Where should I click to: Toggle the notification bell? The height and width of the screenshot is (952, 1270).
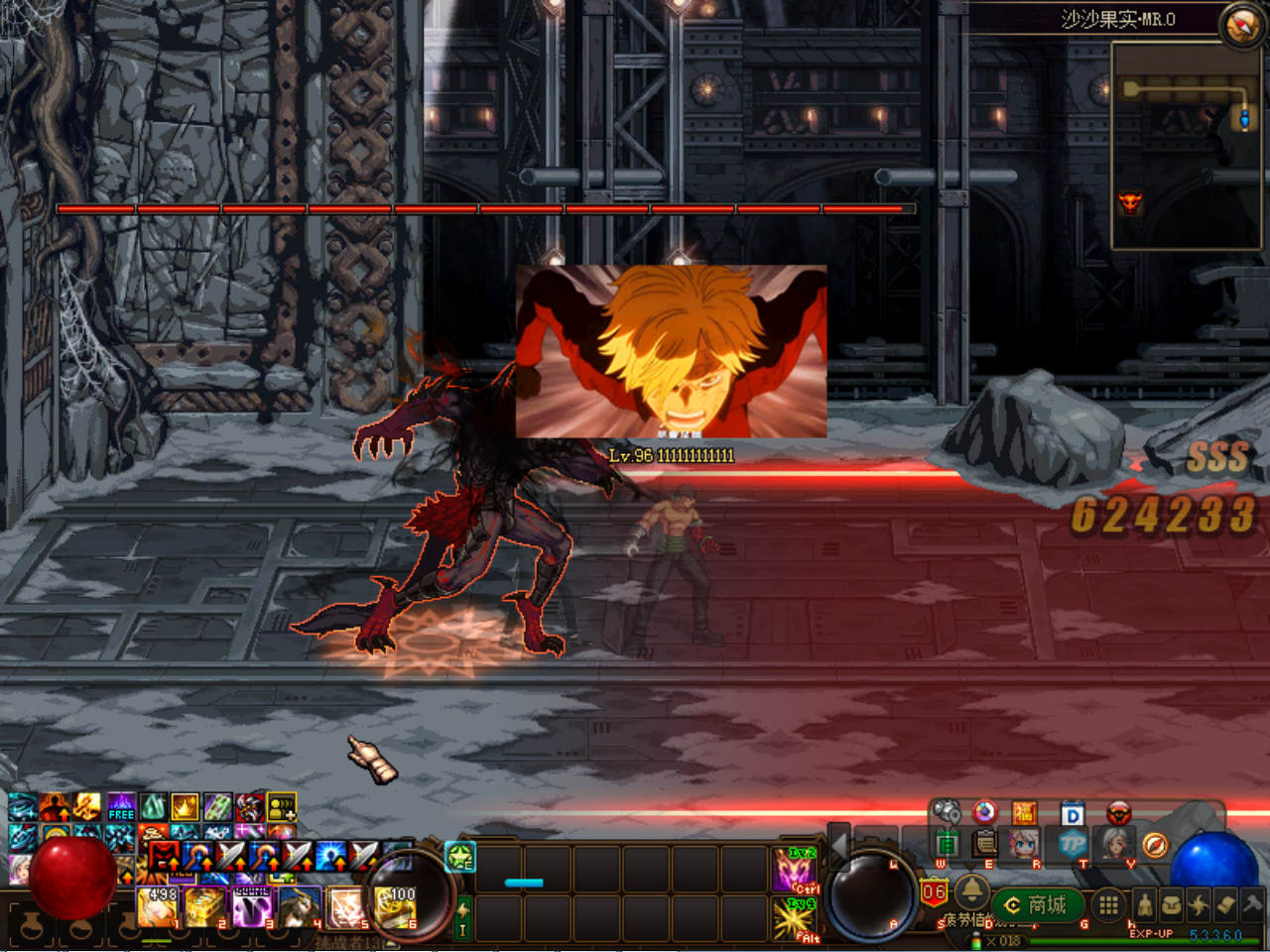coord(971,893)
